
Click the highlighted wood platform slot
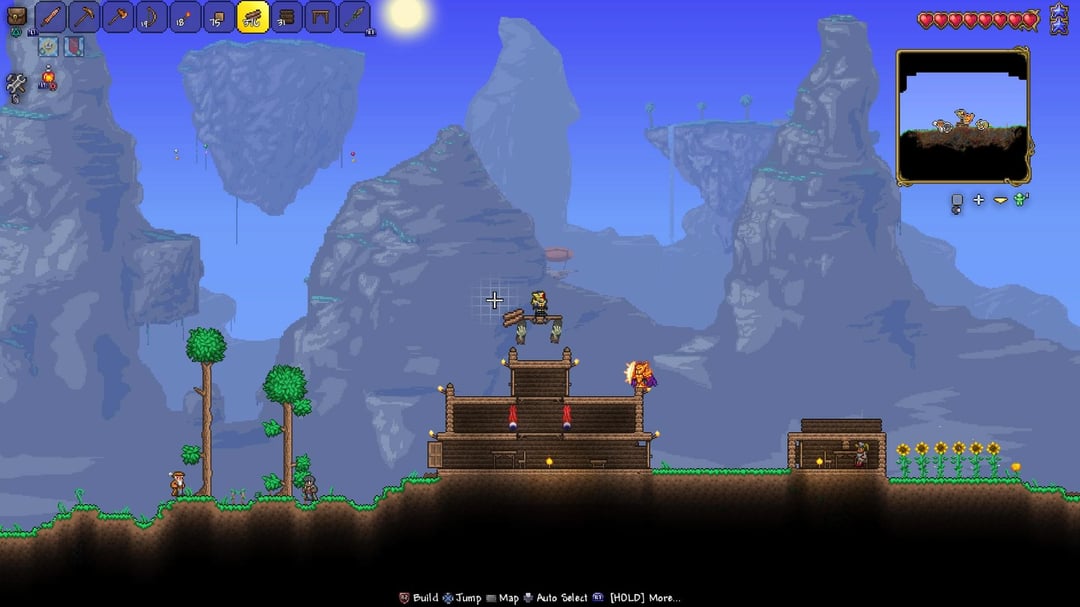point(253,17)
